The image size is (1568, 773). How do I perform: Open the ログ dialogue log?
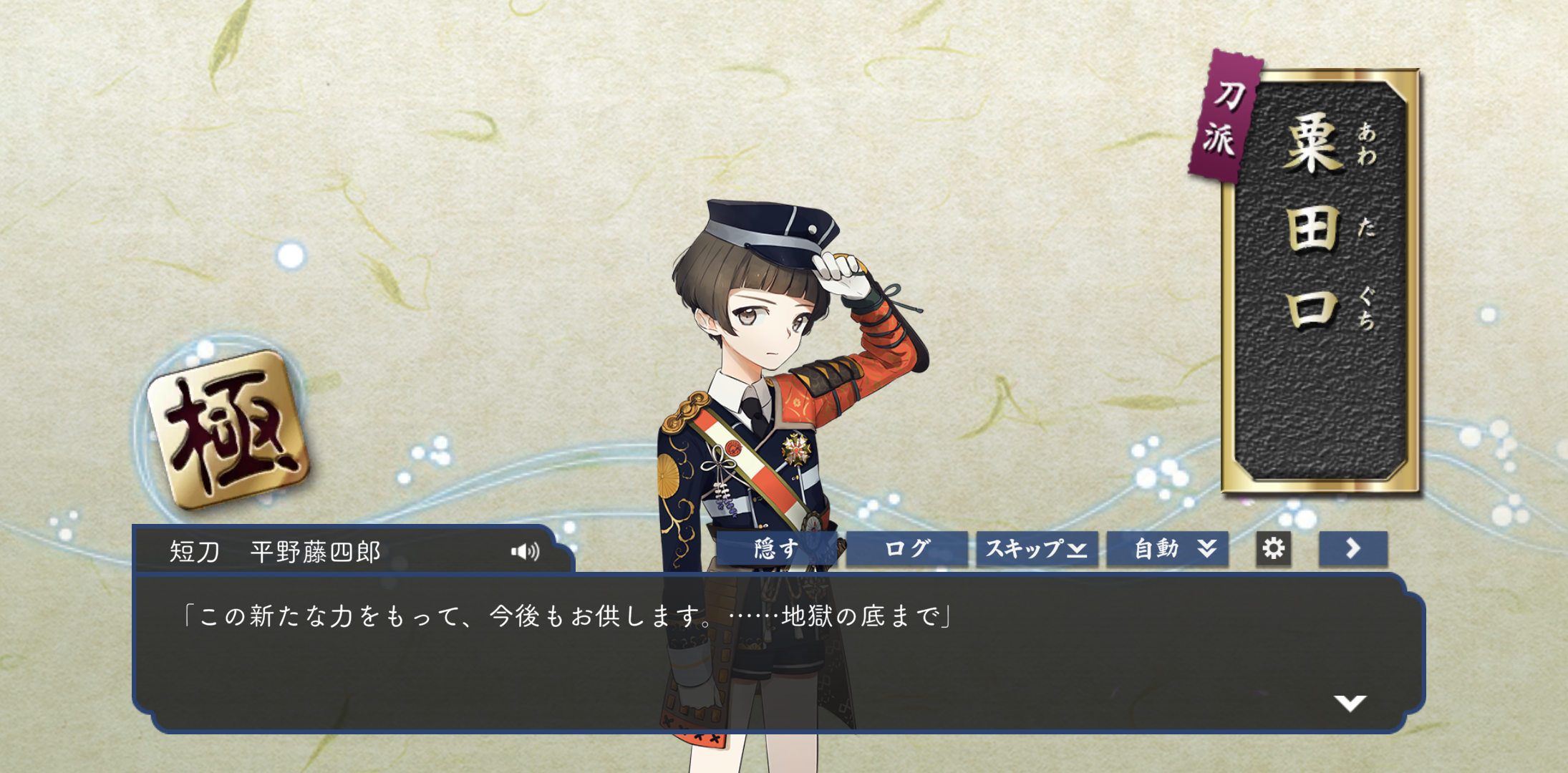coord(907,549)
